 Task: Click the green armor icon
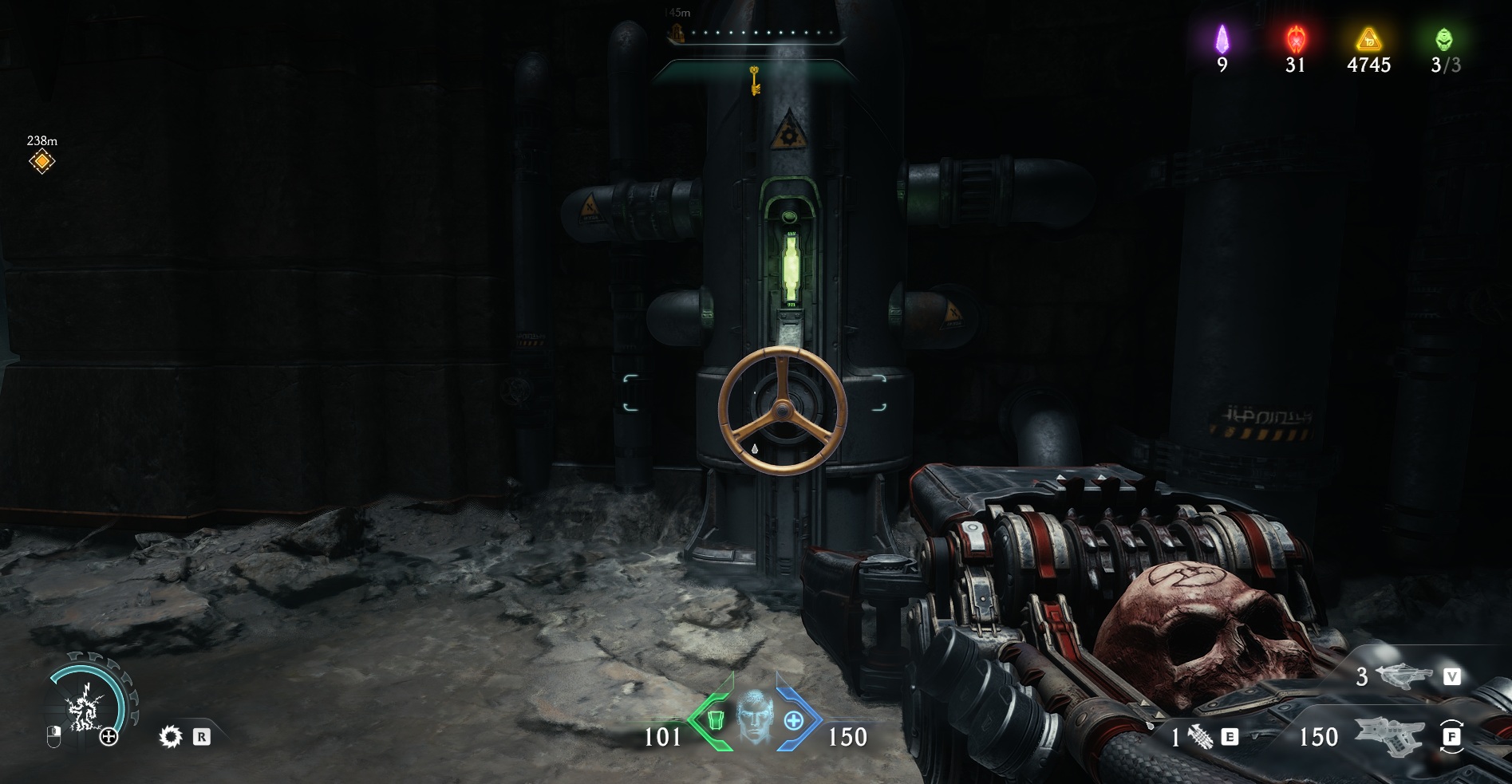(715, 720)
